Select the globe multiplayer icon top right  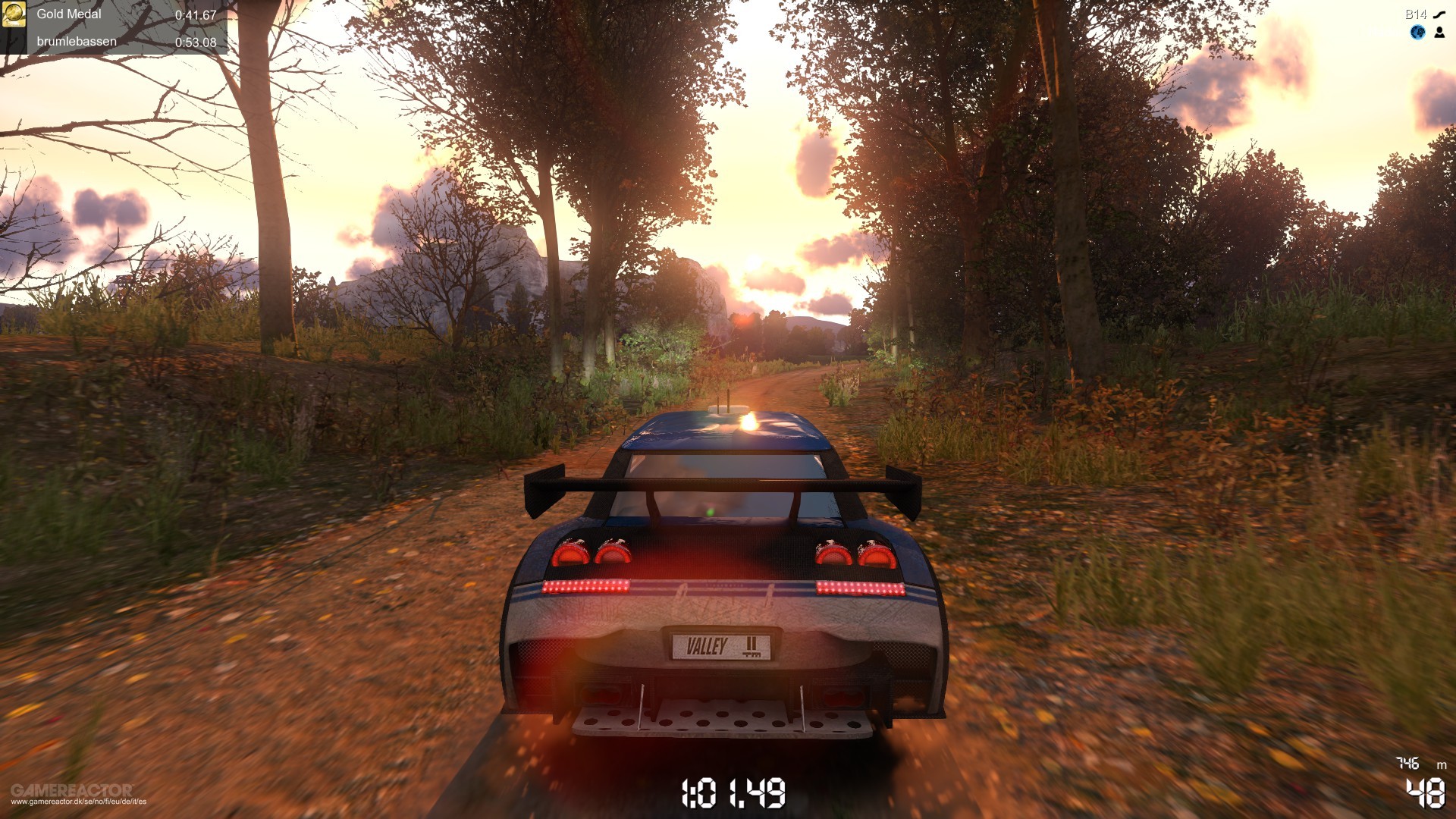click(1416, 33)
